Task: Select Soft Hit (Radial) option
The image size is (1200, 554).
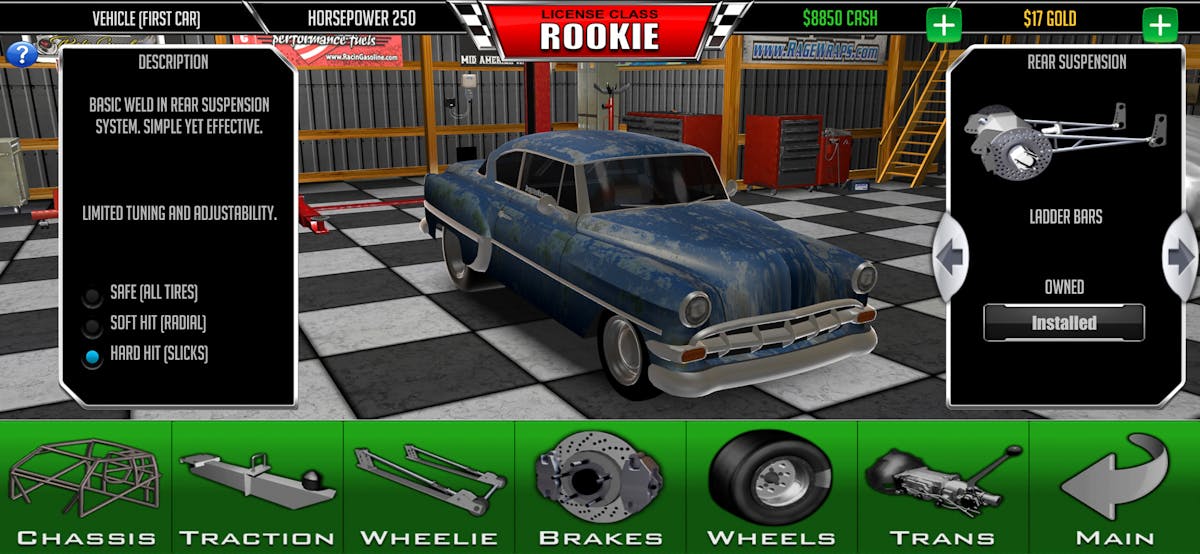Action: pos(93,325)
